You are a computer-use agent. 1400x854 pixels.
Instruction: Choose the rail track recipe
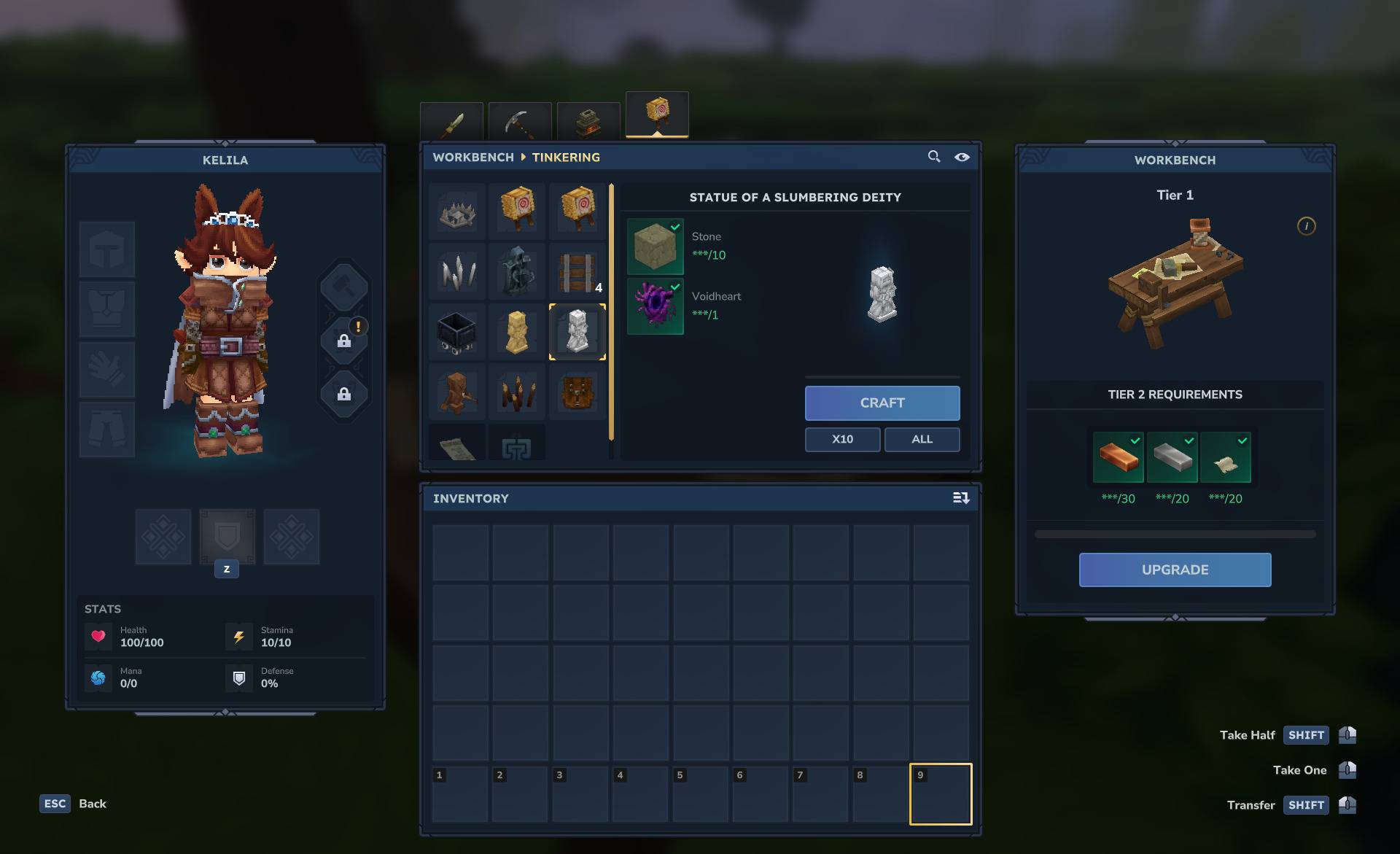click(x=577, y=272)
